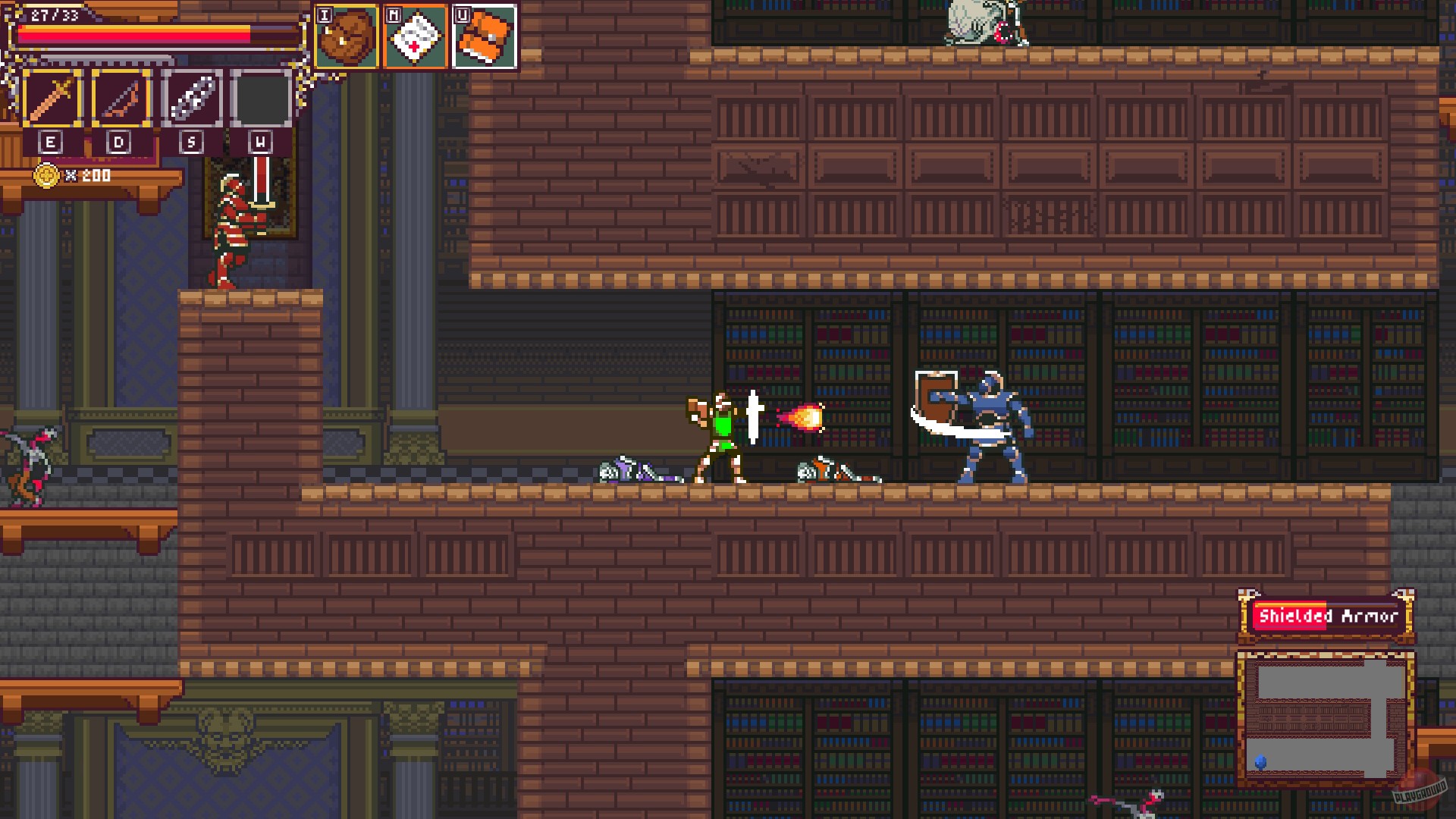The image size is (1456, 819).
Task: Open the equipment chest icon marked U
Action: [x=484, y=36]
